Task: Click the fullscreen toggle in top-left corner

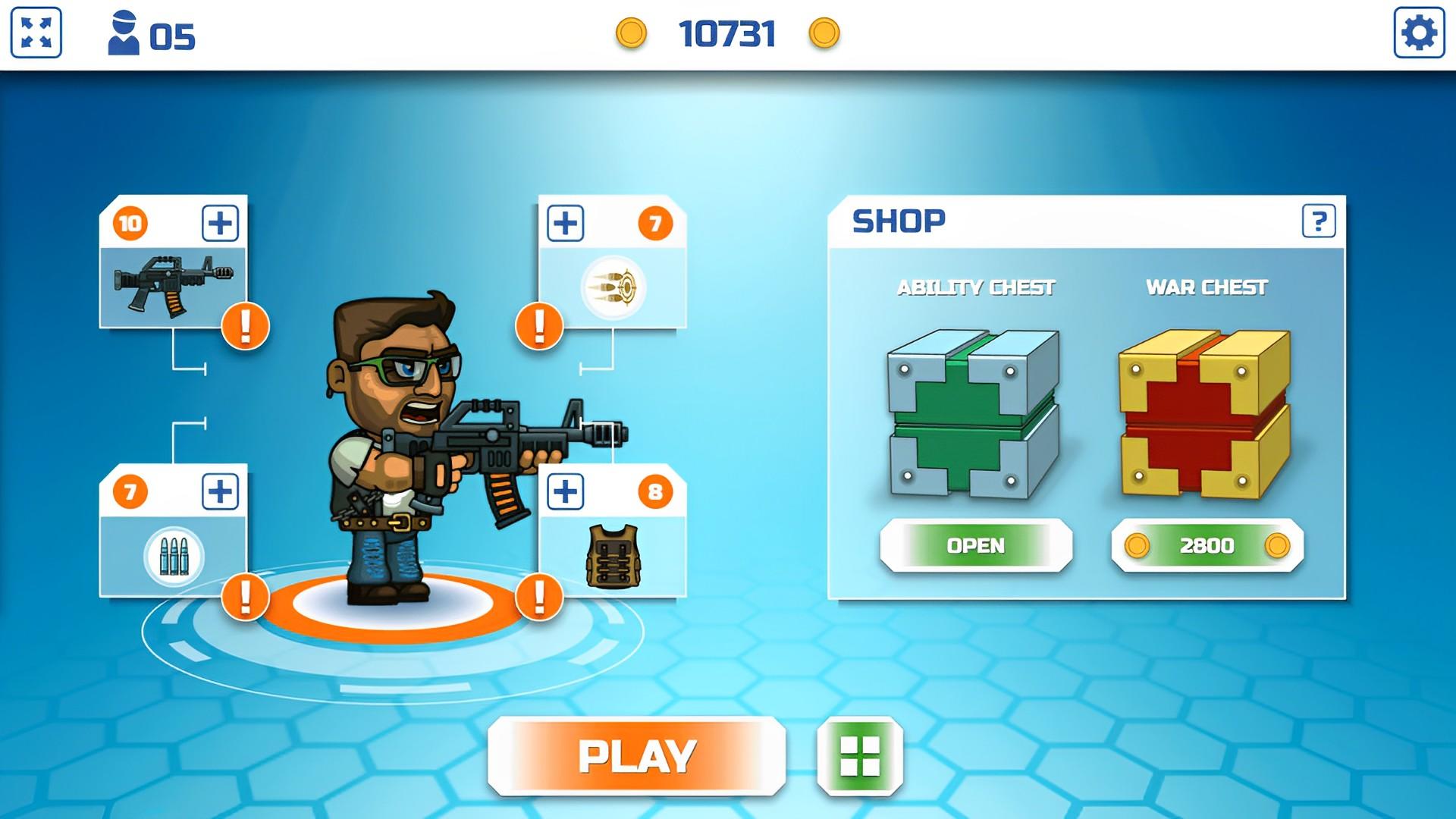Action: 37,31
